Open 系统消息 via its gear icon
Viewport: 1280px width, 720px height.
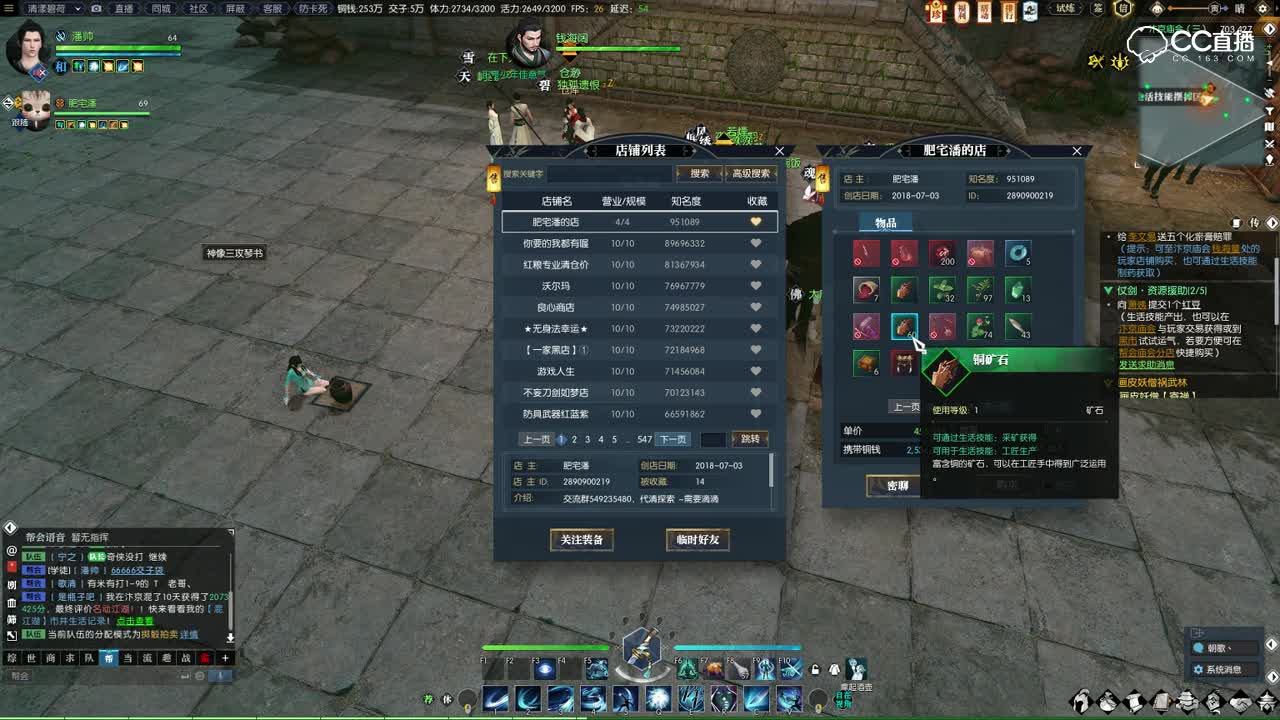1199,671
